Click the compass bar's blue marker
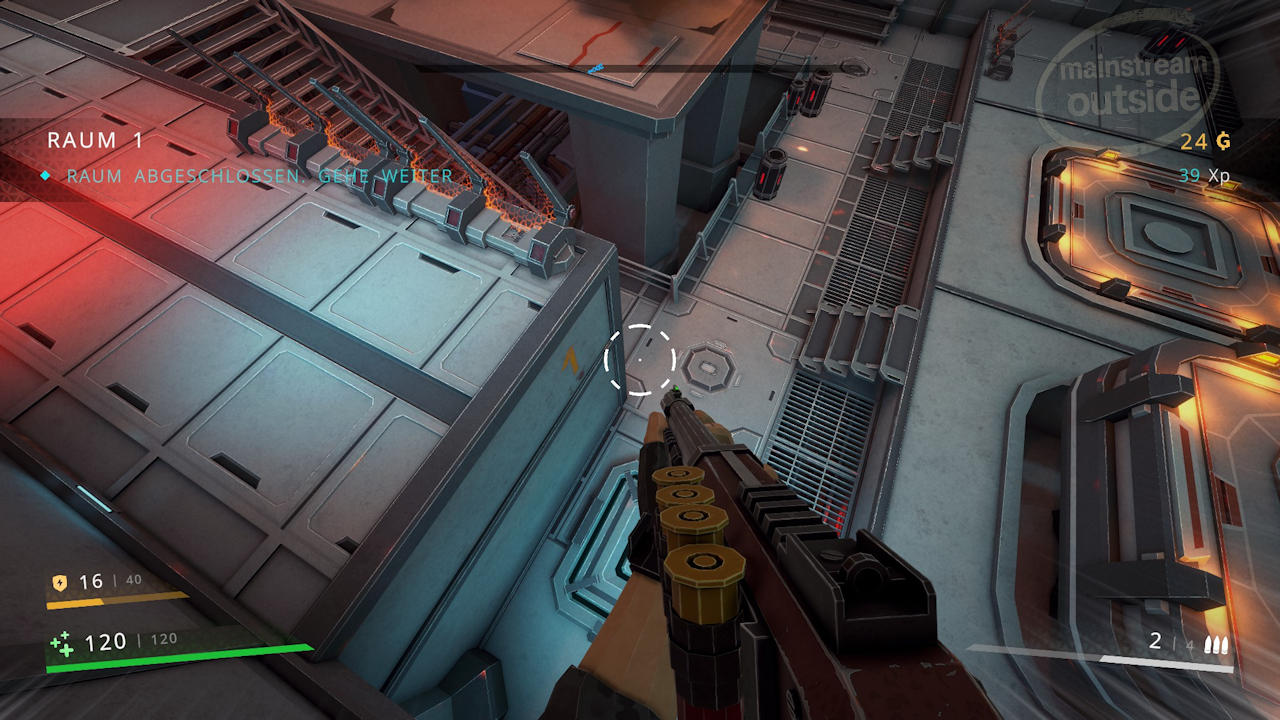The width and height of the screenshot is (1280, 720). click(596, 69)
